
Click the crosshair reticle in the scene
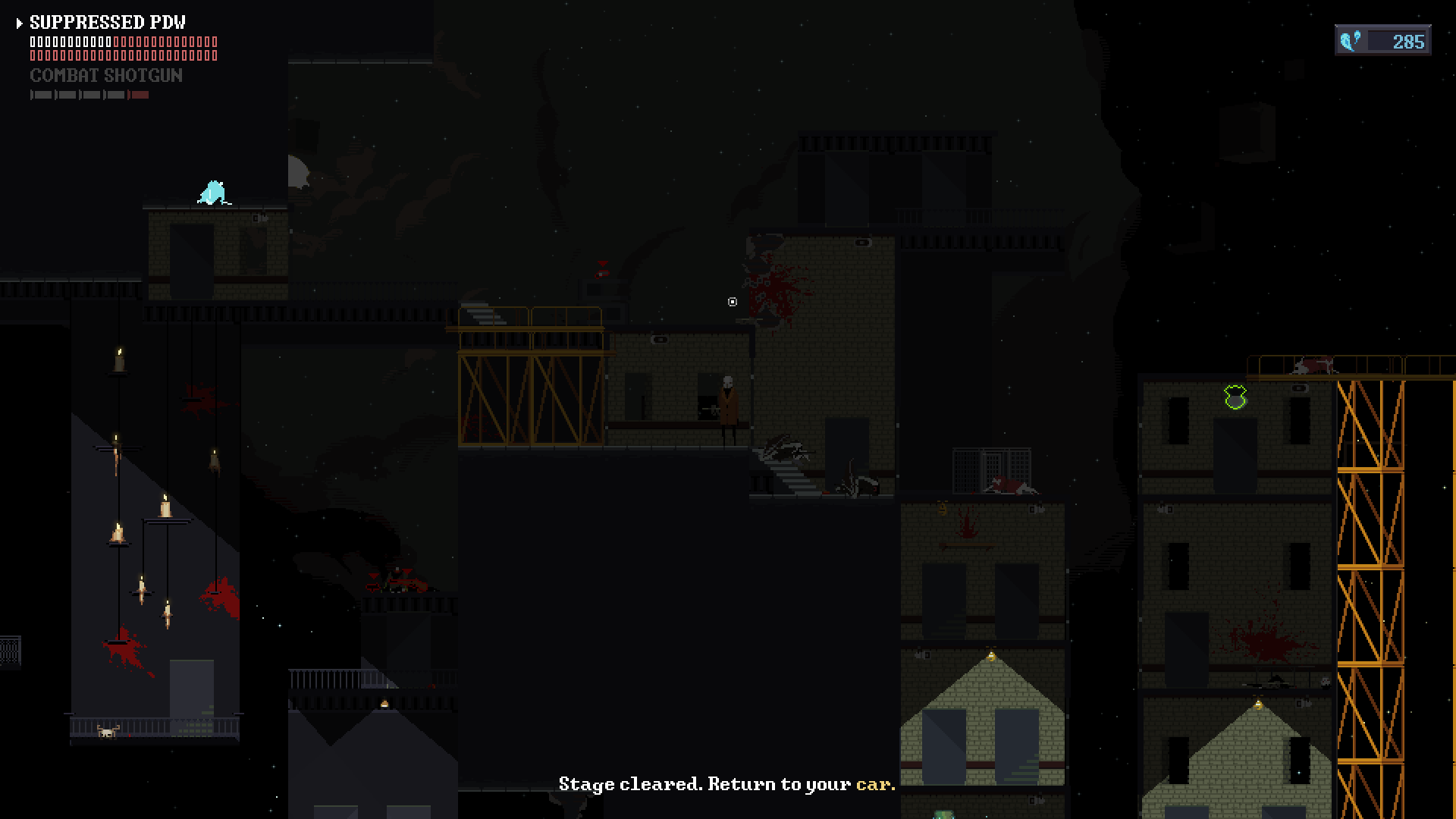pyautogui.click(x=732, y=302)
